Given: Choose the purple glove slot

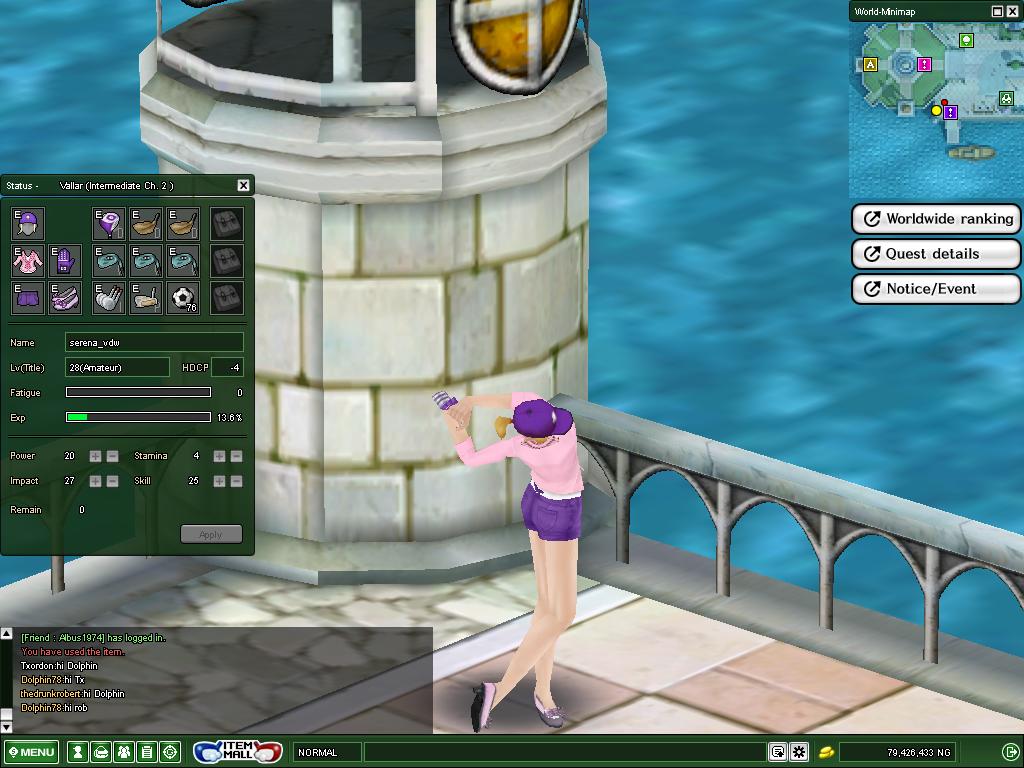Looking at the screenshot, I should [64, 260].
